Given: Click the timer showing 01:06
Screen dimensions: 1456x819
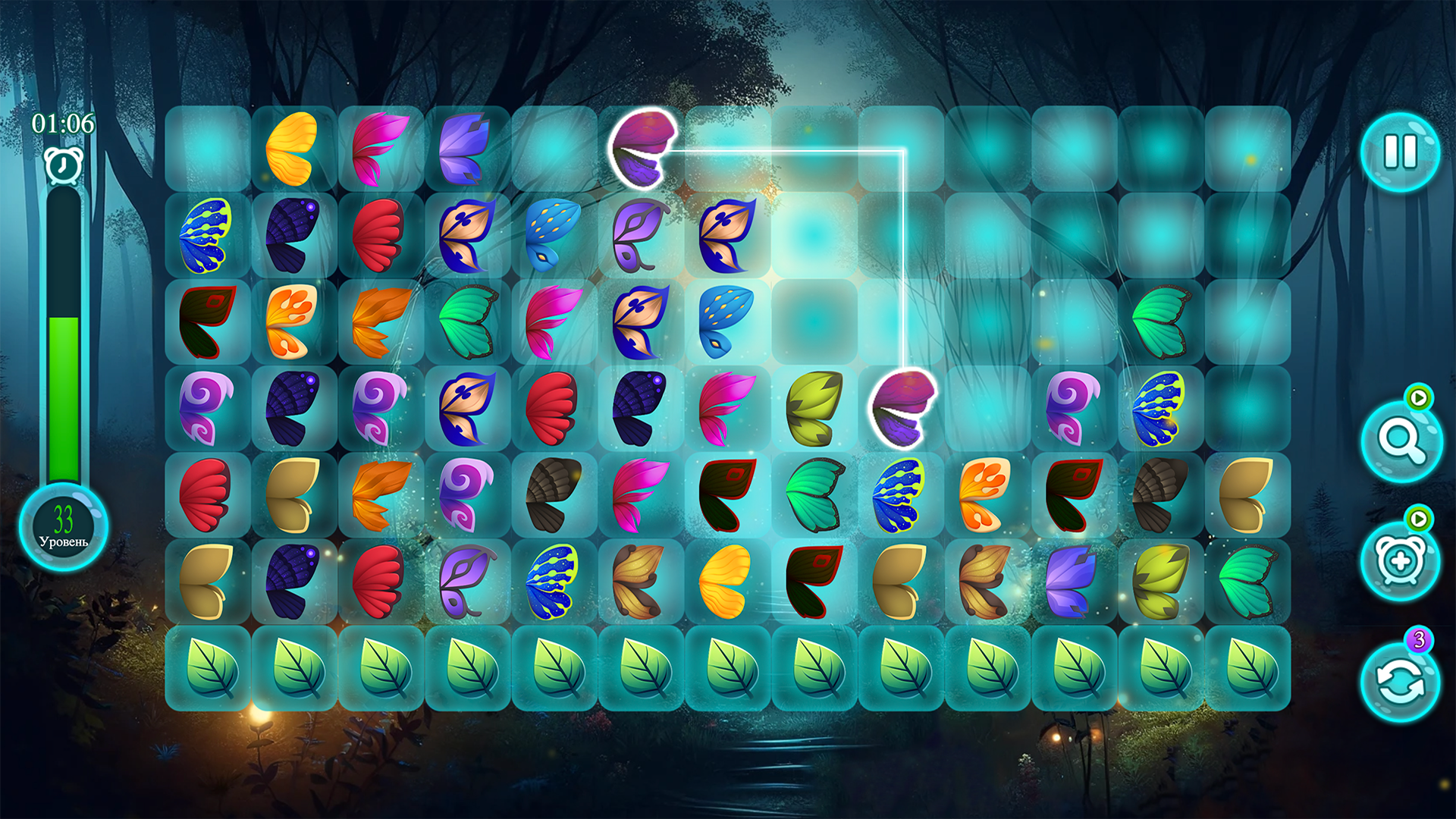Looking at the screenshot, I should tap(63, 121).
